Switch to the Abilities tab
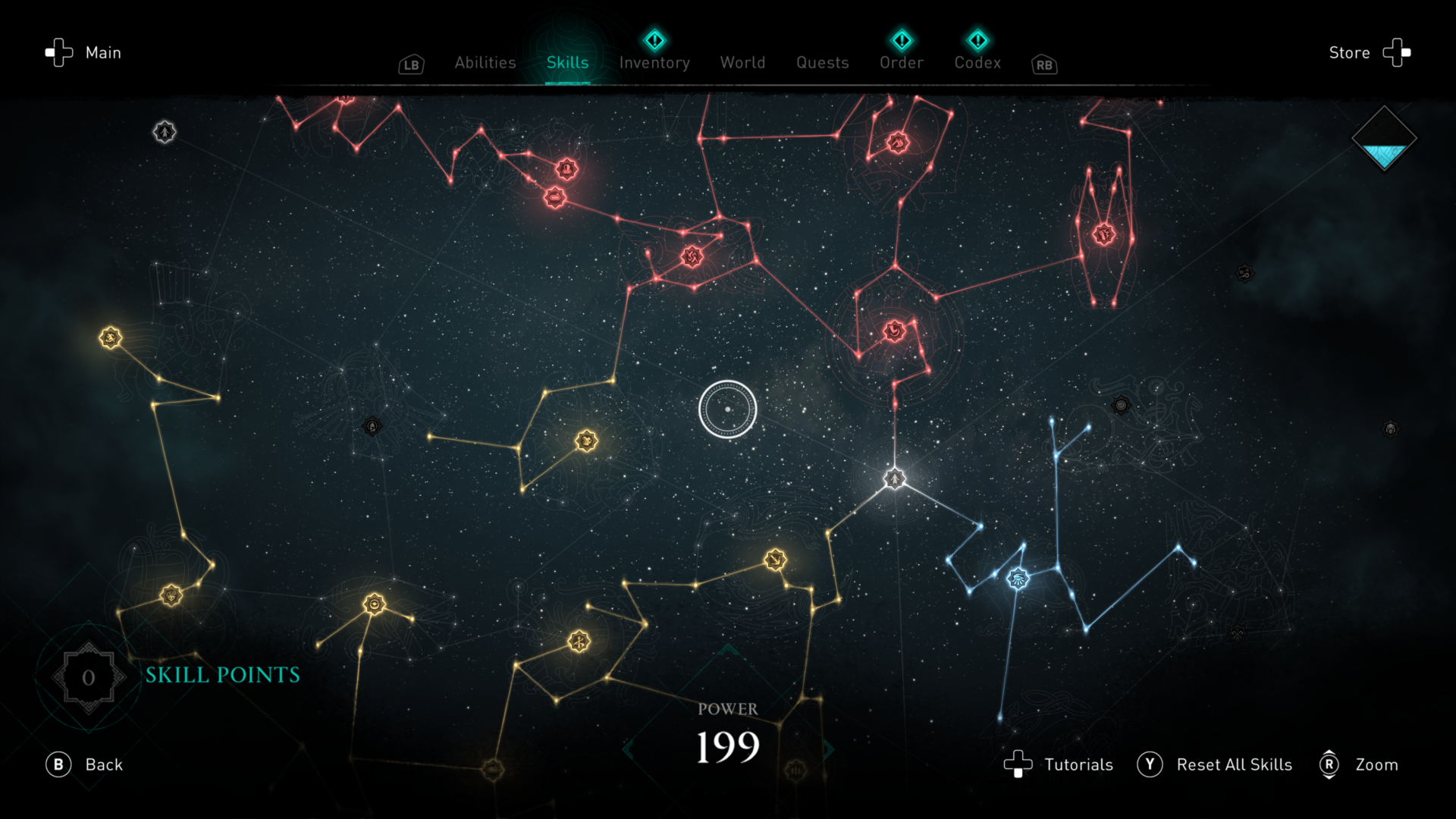This screenshot has height=819, width=1456. (x=485, y=63)
